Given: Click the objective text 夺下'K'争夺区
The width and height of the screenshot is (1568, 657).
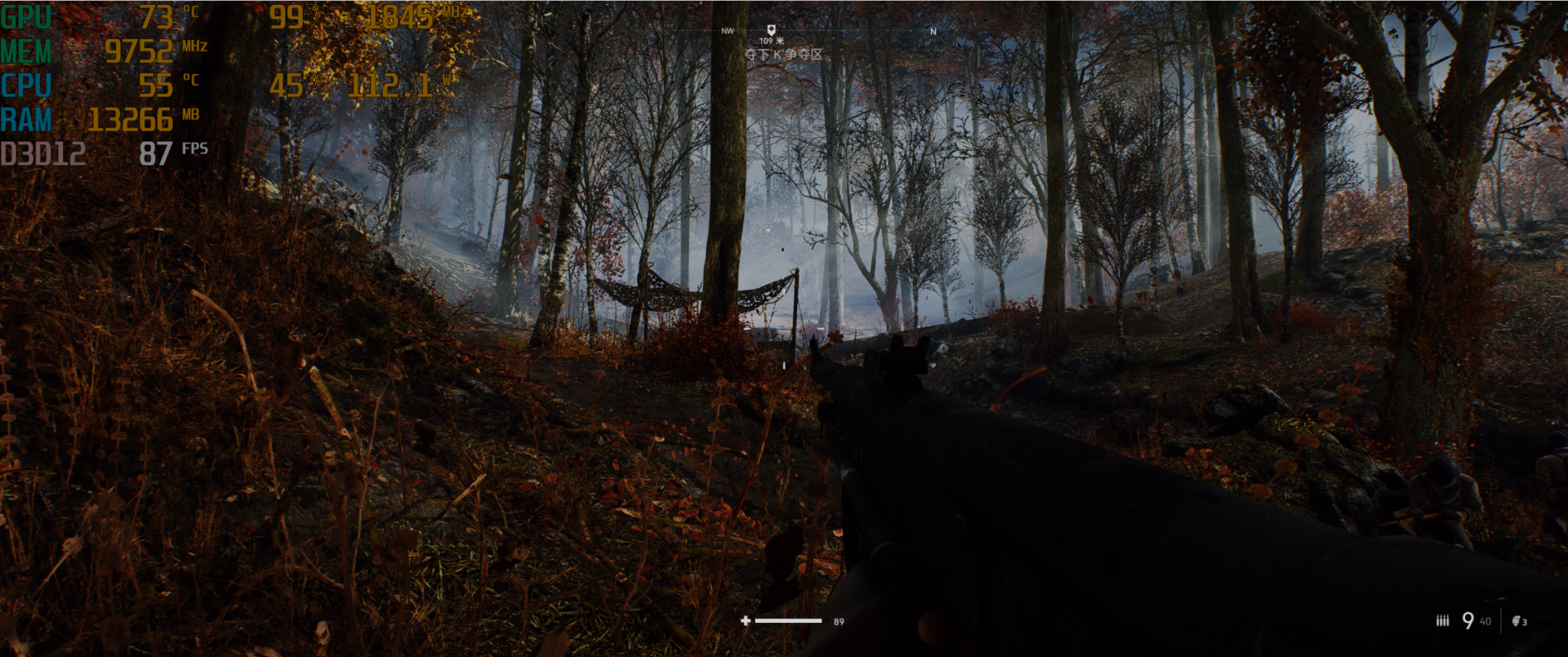Looking at the screenshot, I should (783, 55).
